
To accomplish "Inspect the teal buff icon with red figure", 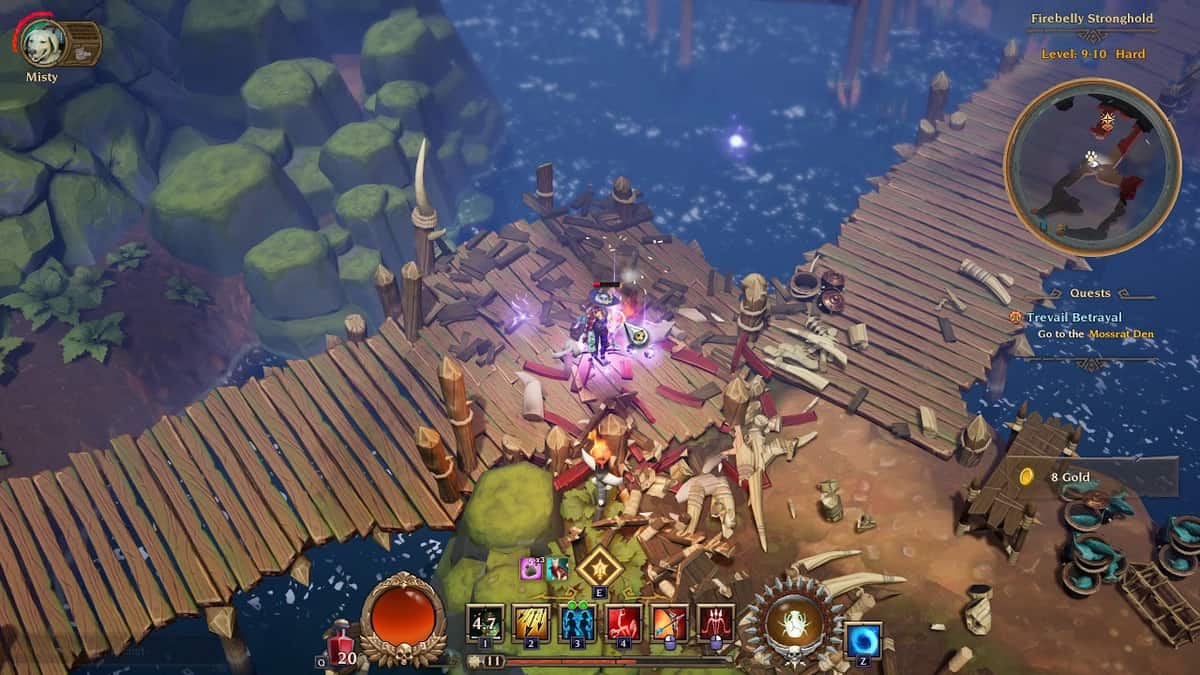I will (x=557, y=568).
